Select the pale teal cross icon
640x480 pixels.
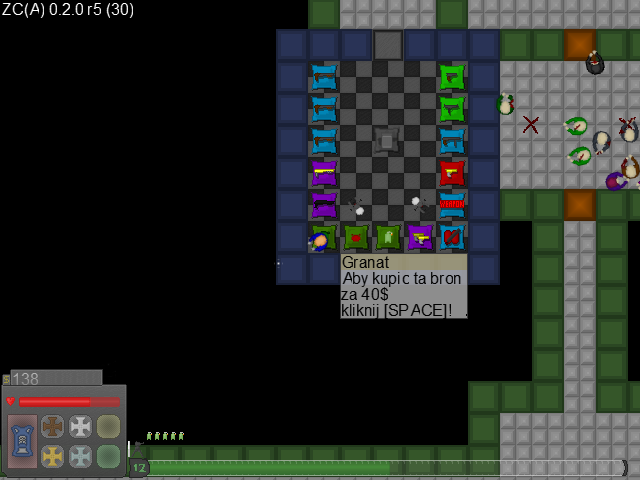80,456
